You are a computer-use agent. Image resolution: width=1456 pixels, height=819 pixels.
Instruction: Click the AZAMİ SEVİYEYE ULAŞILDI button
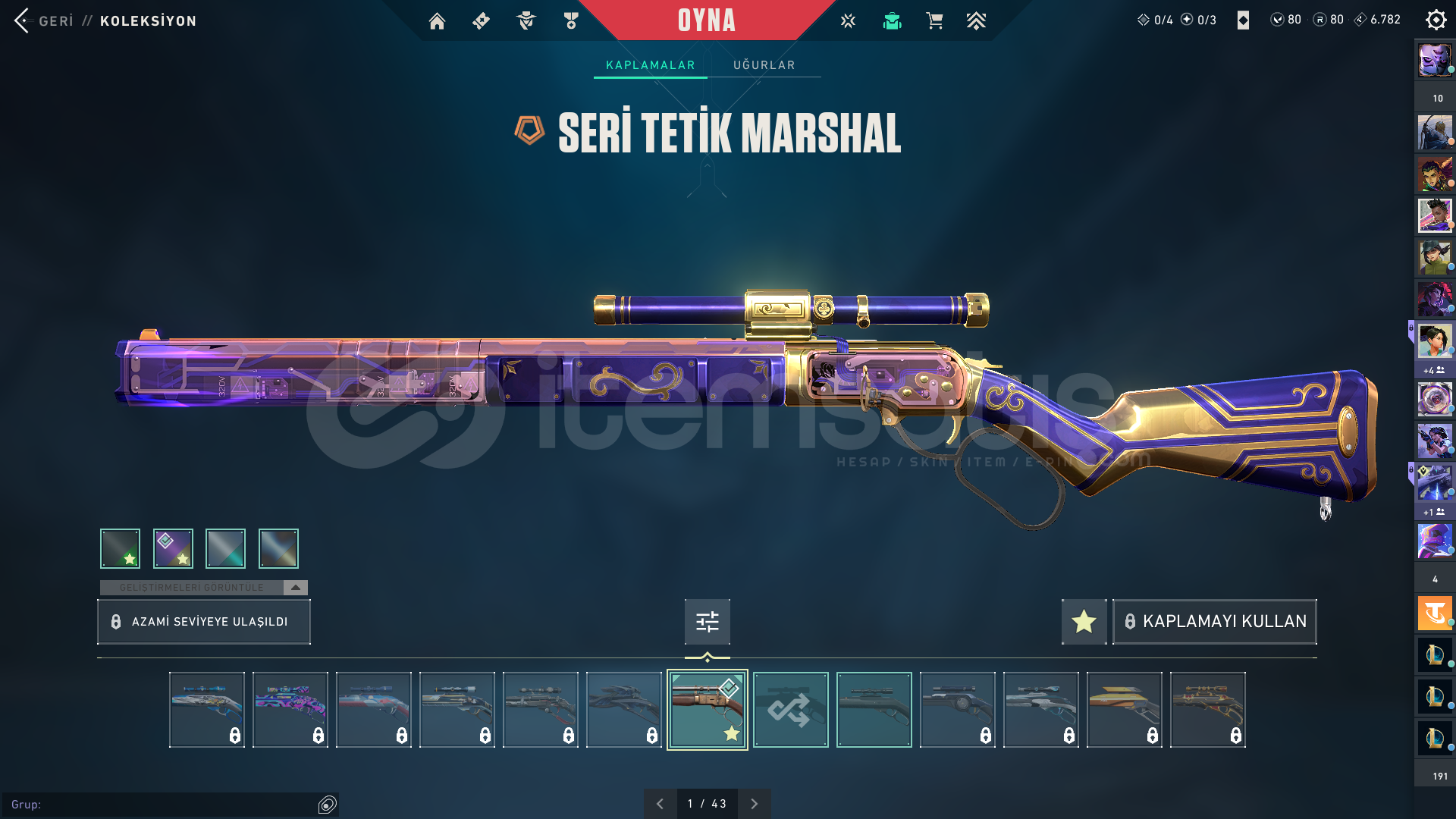tap(204, 622)
